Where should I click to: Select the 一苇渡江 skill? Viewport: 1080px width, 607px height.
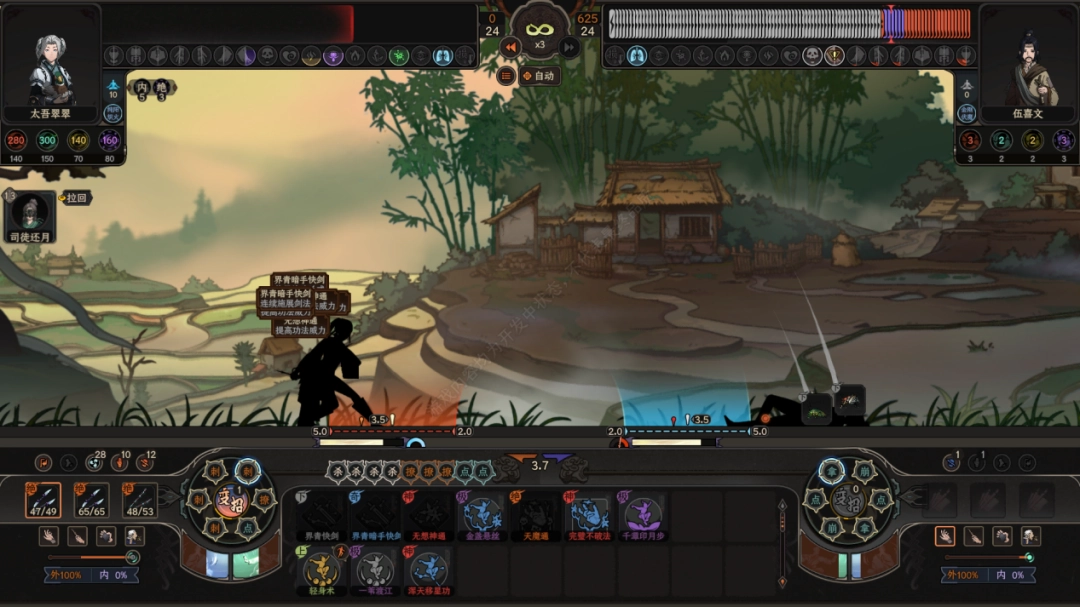point(375,570)
